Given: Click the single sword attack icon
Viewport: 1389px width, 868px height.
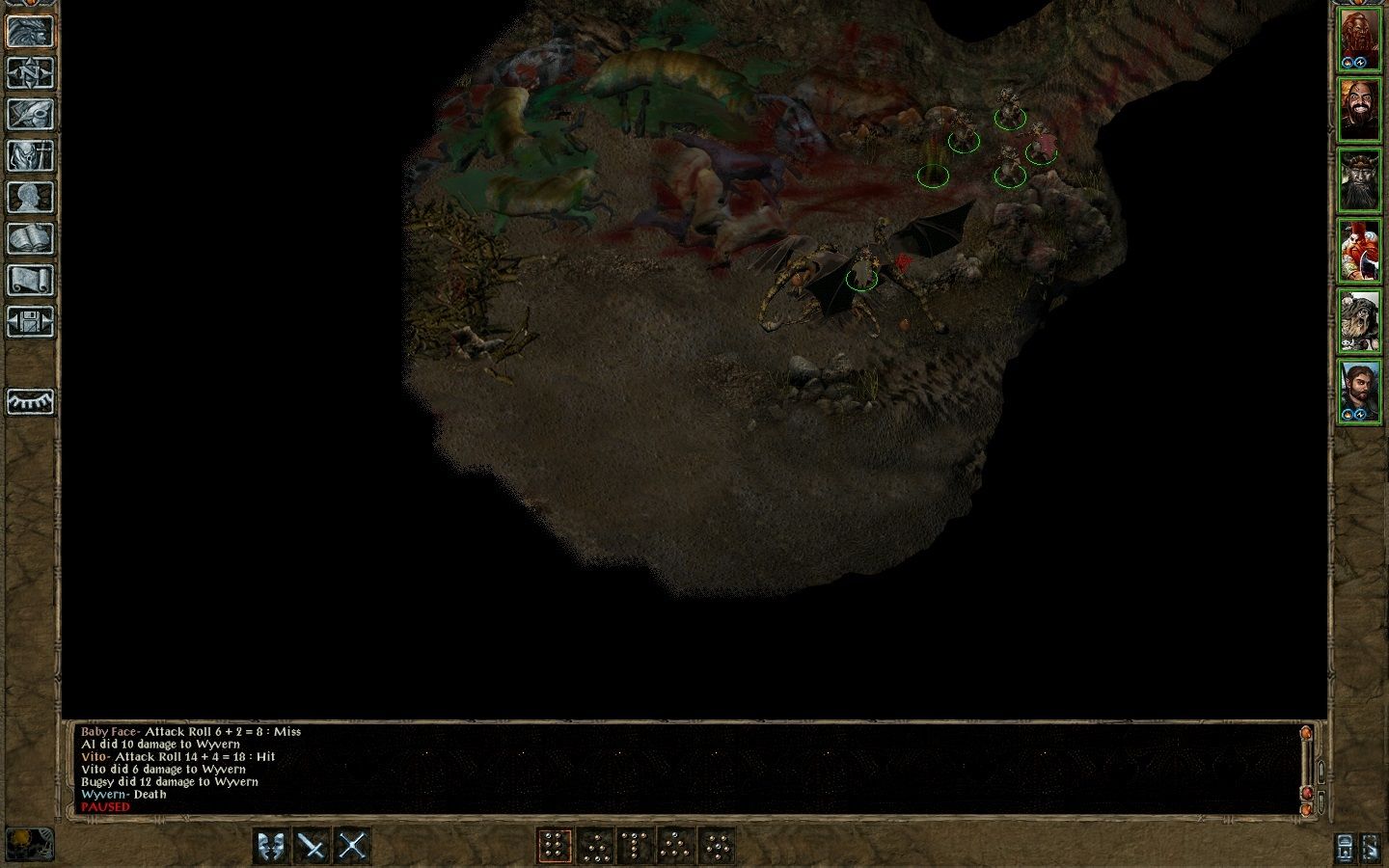Looking at the screenshot, I should pyautogui.click(x=313, y=846).
